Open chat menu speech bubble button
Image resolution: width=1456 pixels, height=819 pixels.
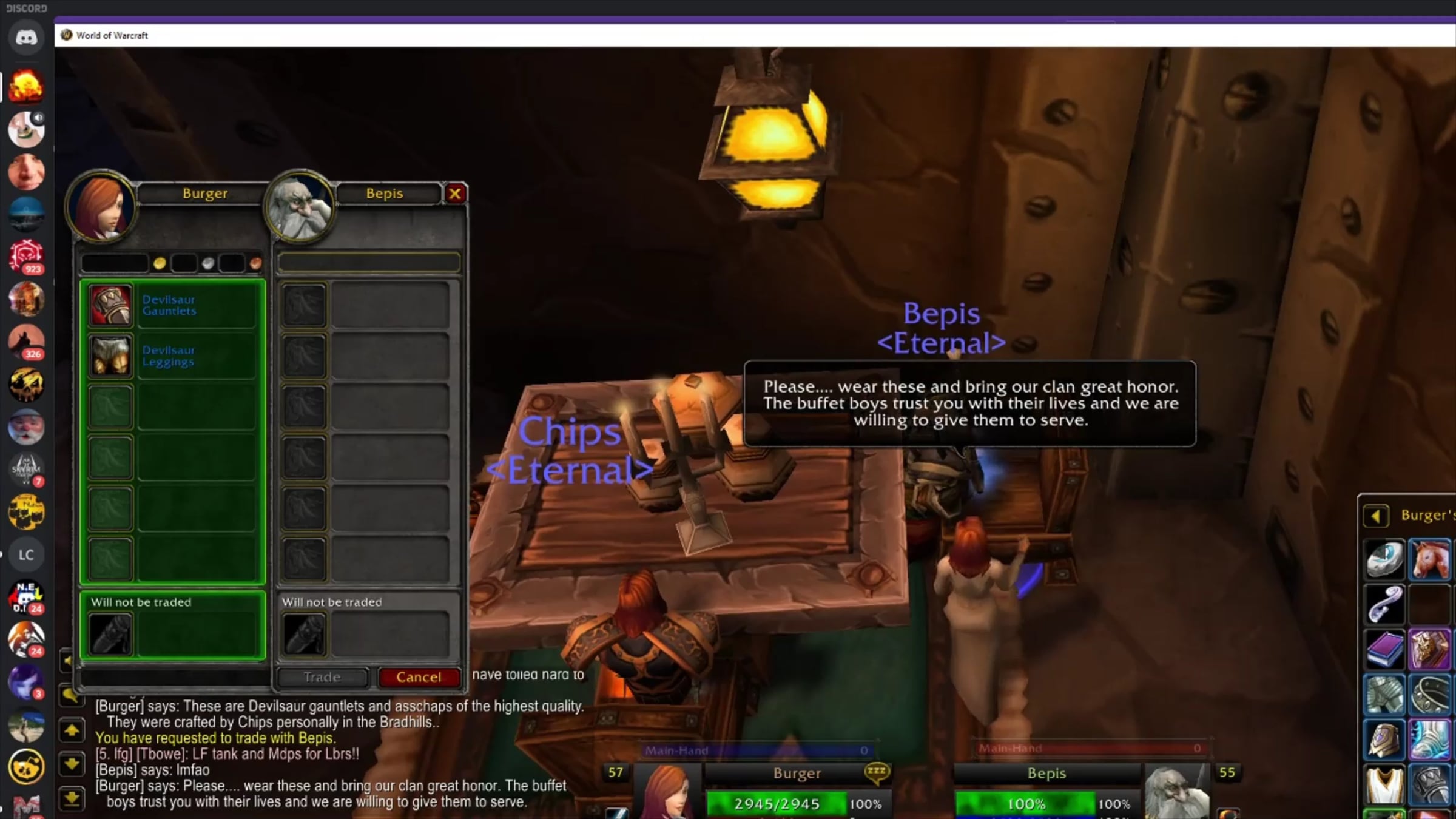tap(70, 695)
